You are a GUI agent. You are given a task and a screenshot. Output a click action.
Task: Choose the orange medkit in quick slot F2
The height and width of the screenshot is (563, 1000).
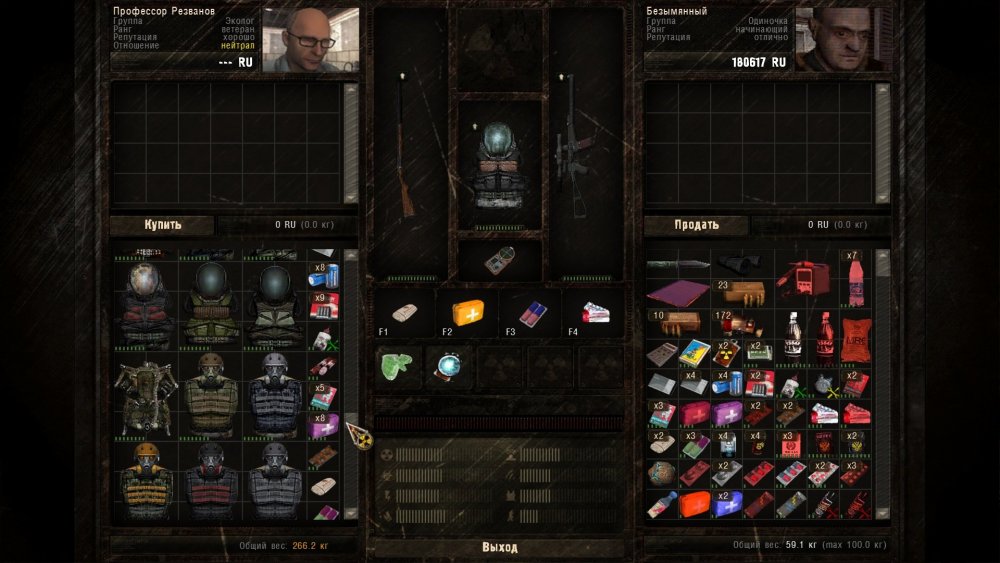[468, 312]
